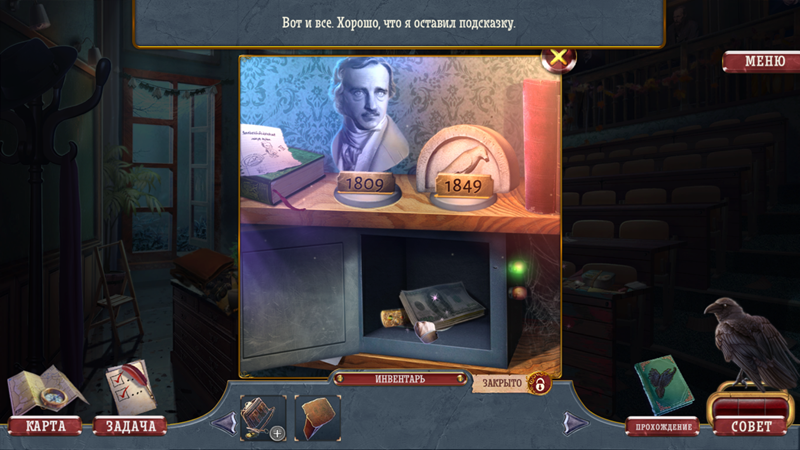Show previous inventory items with left arrow
The image size is (800, 450).
coord(225,423)
